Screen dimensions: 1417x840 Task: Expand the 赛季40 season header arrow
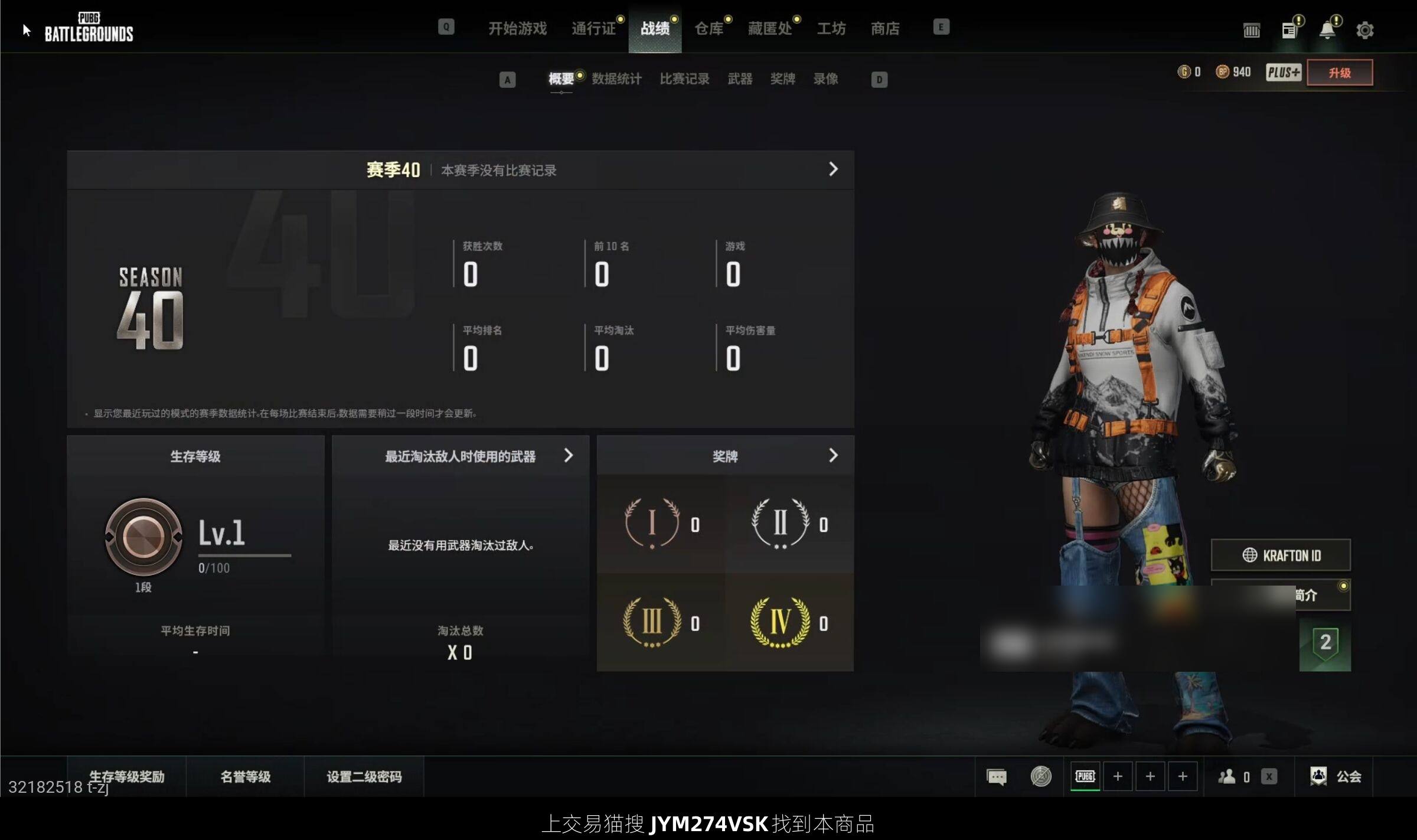[x=833, y=169]
